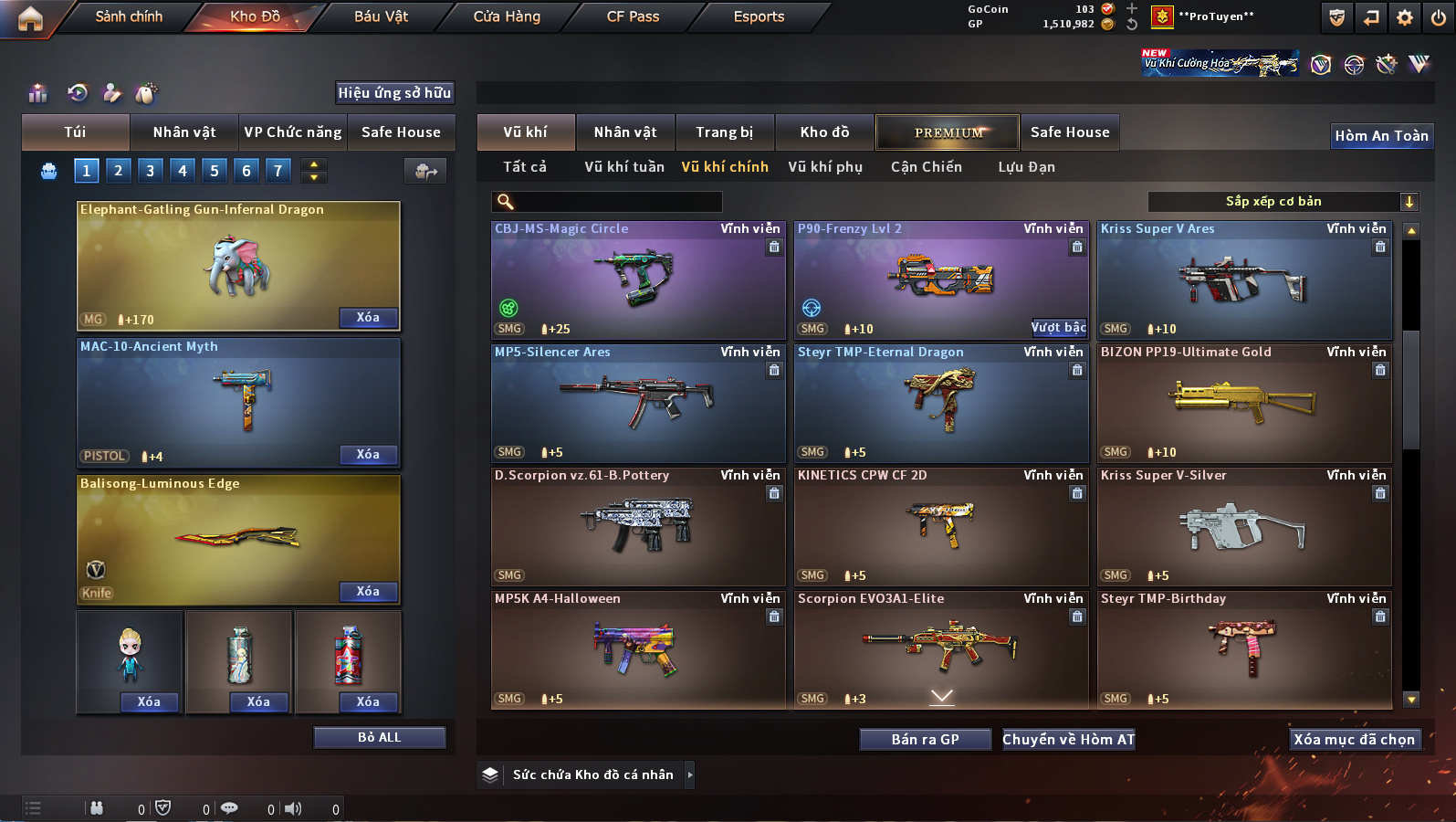Open the Cửa Hàng shop menu
Image resolution: width=1456 pixels, height=822 pixels.
pos(507,16)
